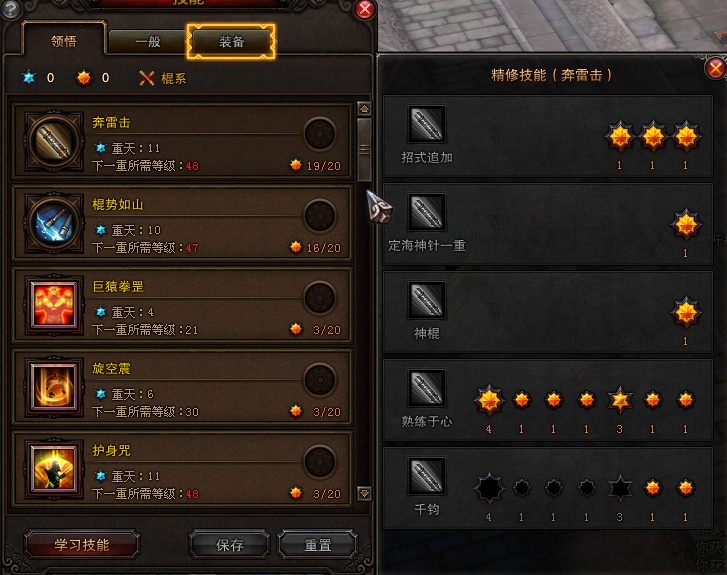Open the 一般 skills tab
Screen dimensions: 727x575
click(x=148, y=42)
